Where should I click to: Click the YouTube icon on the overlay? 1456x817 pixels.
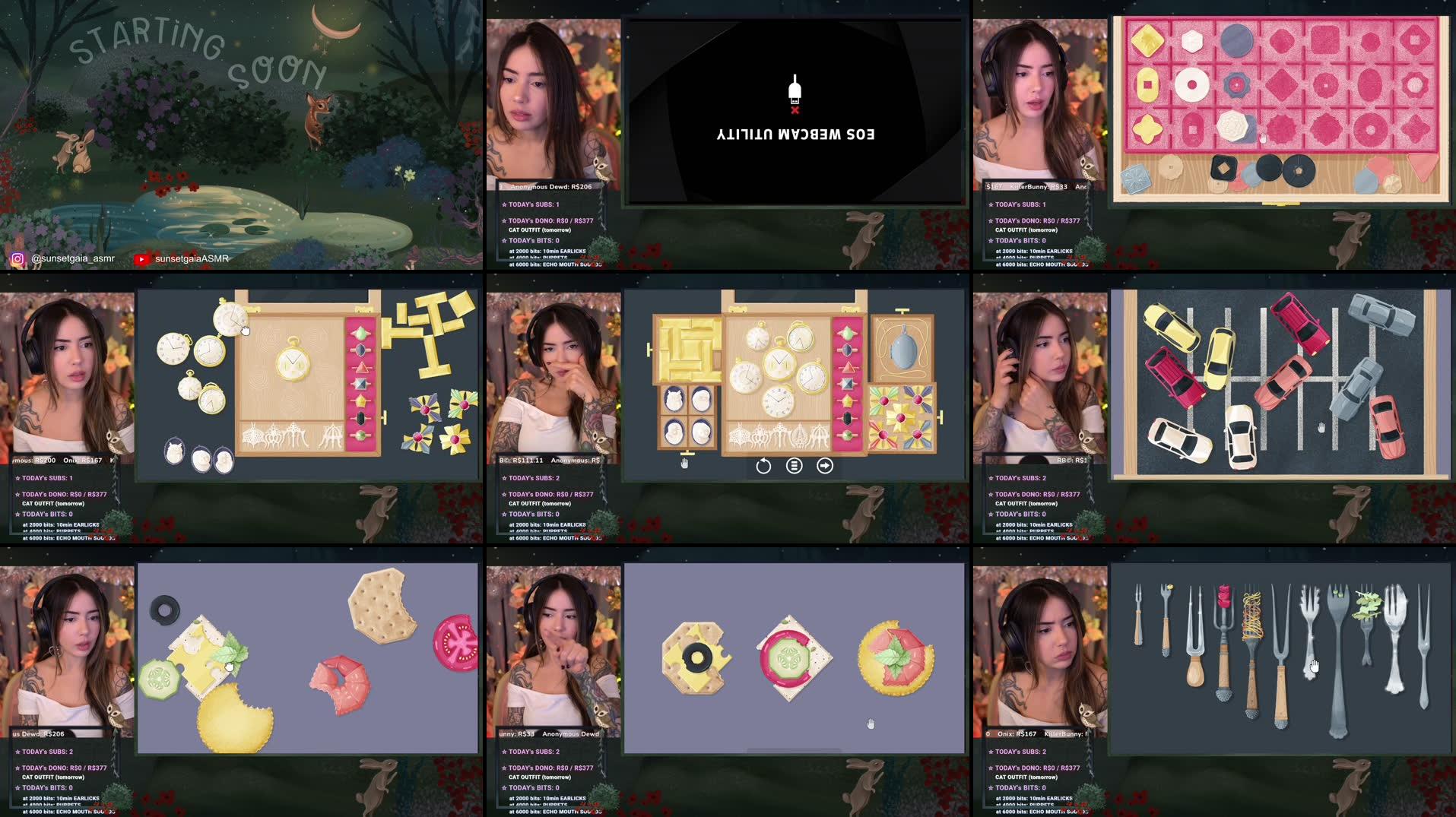coord(141,259)
